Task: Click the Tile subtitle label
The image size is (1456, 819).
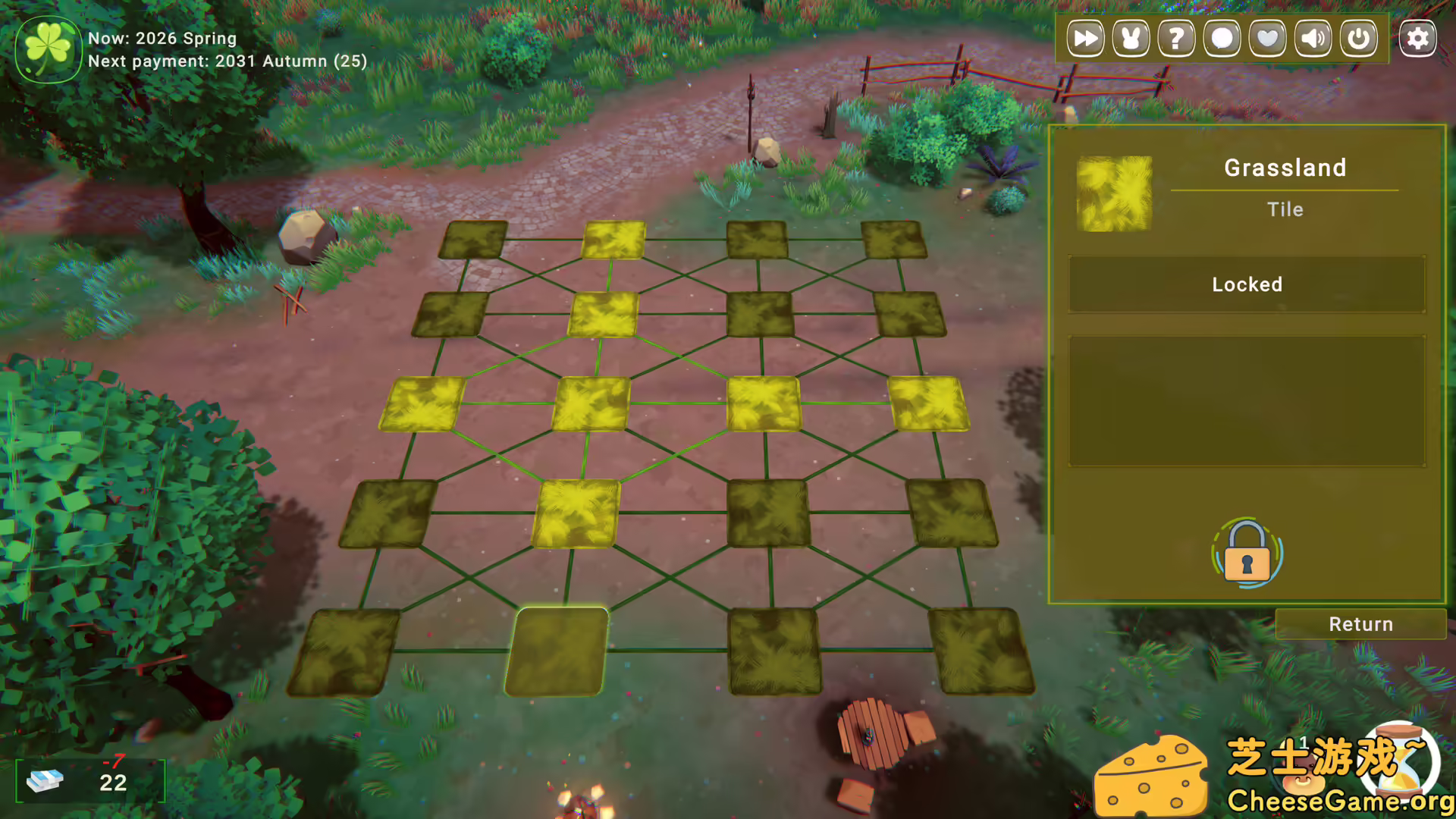Action: tap(1285, 209)
